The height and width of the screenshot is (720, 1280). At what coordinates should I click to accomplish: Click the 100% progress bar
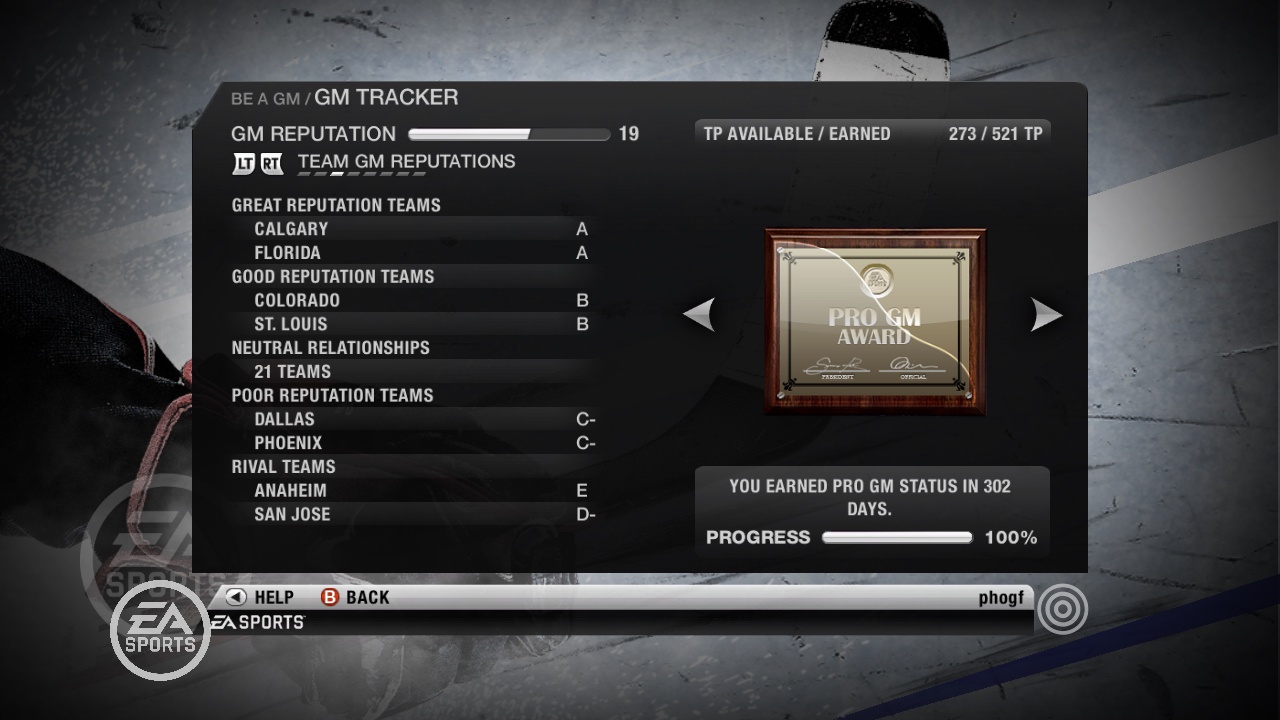point(897,537)
